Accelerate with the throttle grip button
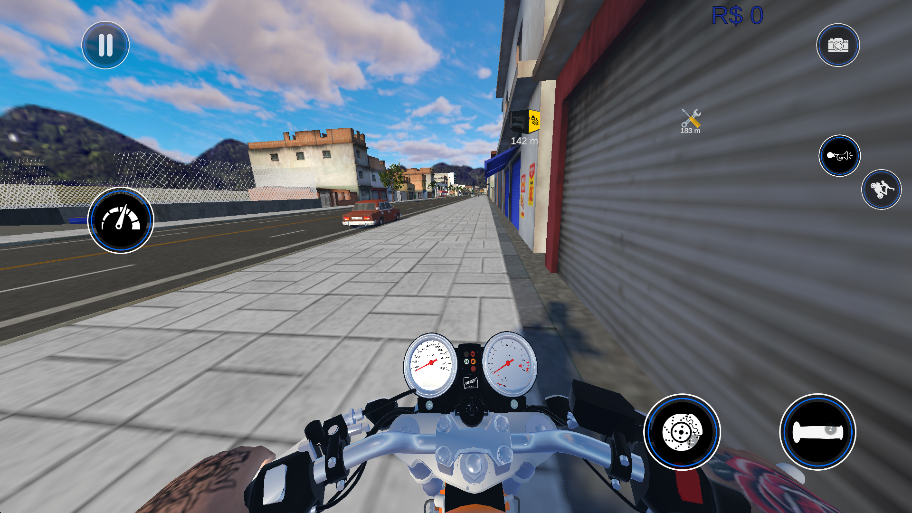The width and height of the screenshot is (912, 513). 817,432
